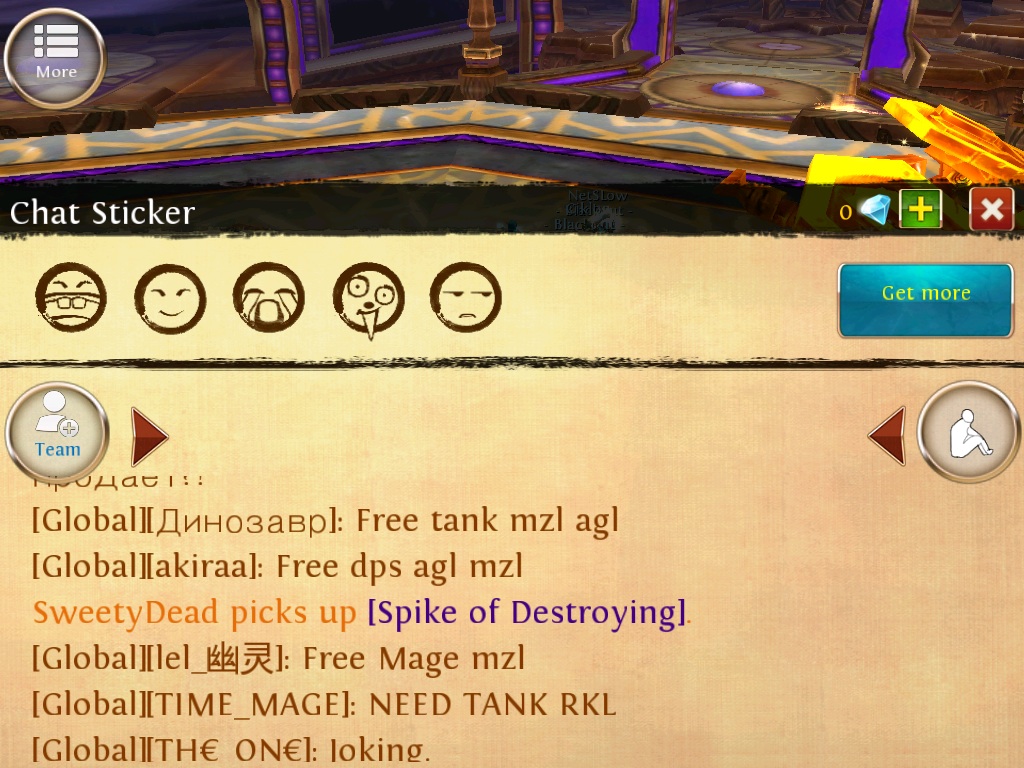Image resolution: width=1024 pixels, height=768 pixels.
Task: Click the right-pointing red arrow
Action: click(x=149, y=436)
